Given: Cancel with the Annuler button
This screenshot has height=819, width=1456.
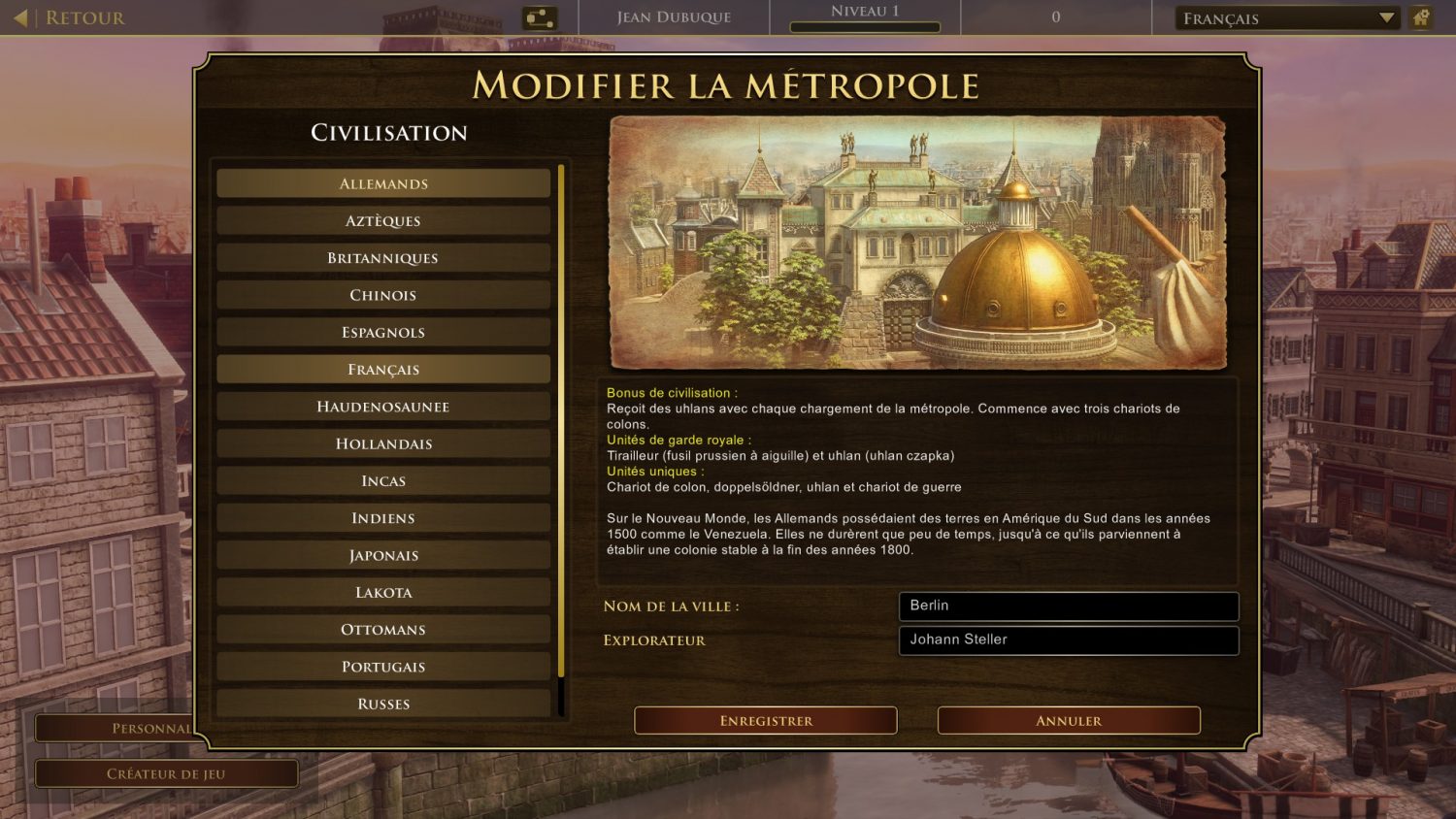Looking at the screenshot, I should [1069, 720].
